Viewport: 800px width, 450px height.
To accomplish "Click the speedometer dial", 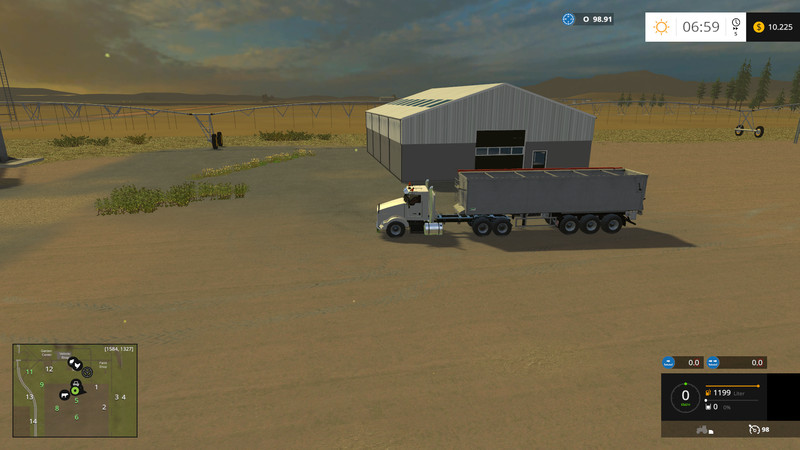I will (685, 397).
